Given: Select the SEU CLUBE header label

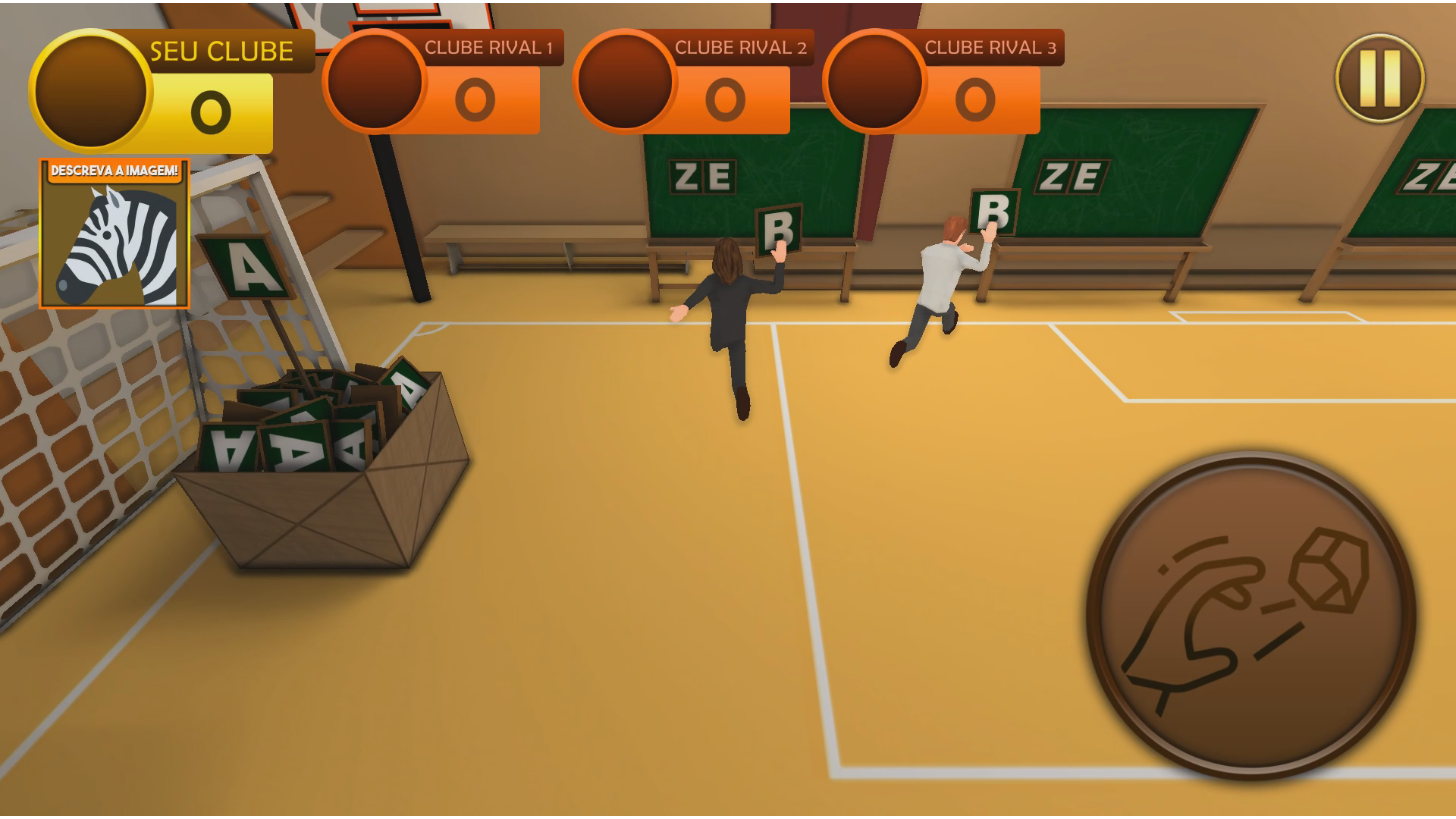Looking at the screenshot, I should coord(220,50).
